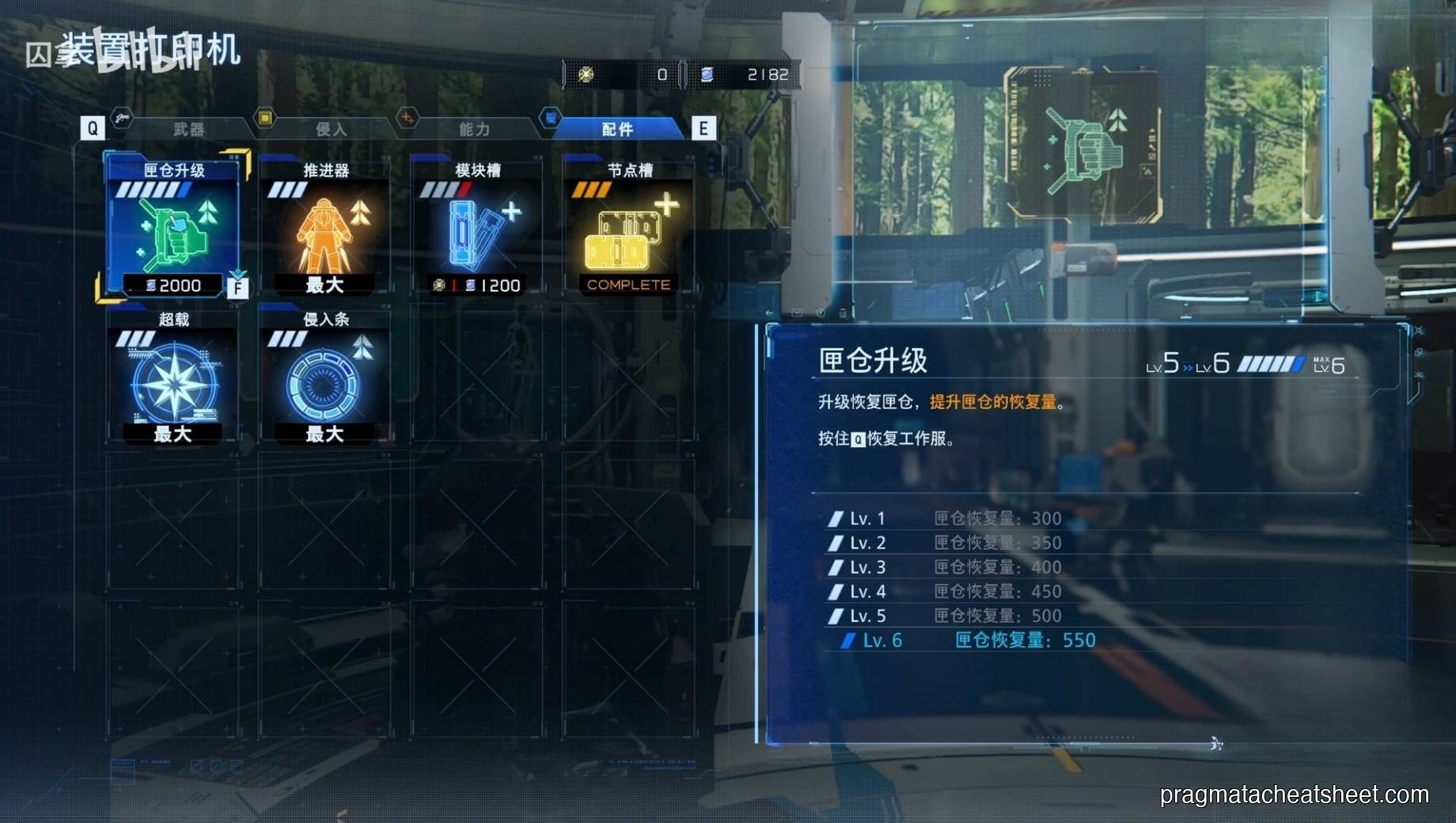Viewport: 1456px width, 823px height.
Task: Open the 侵入 hacking tab
Action: point(332,129)
